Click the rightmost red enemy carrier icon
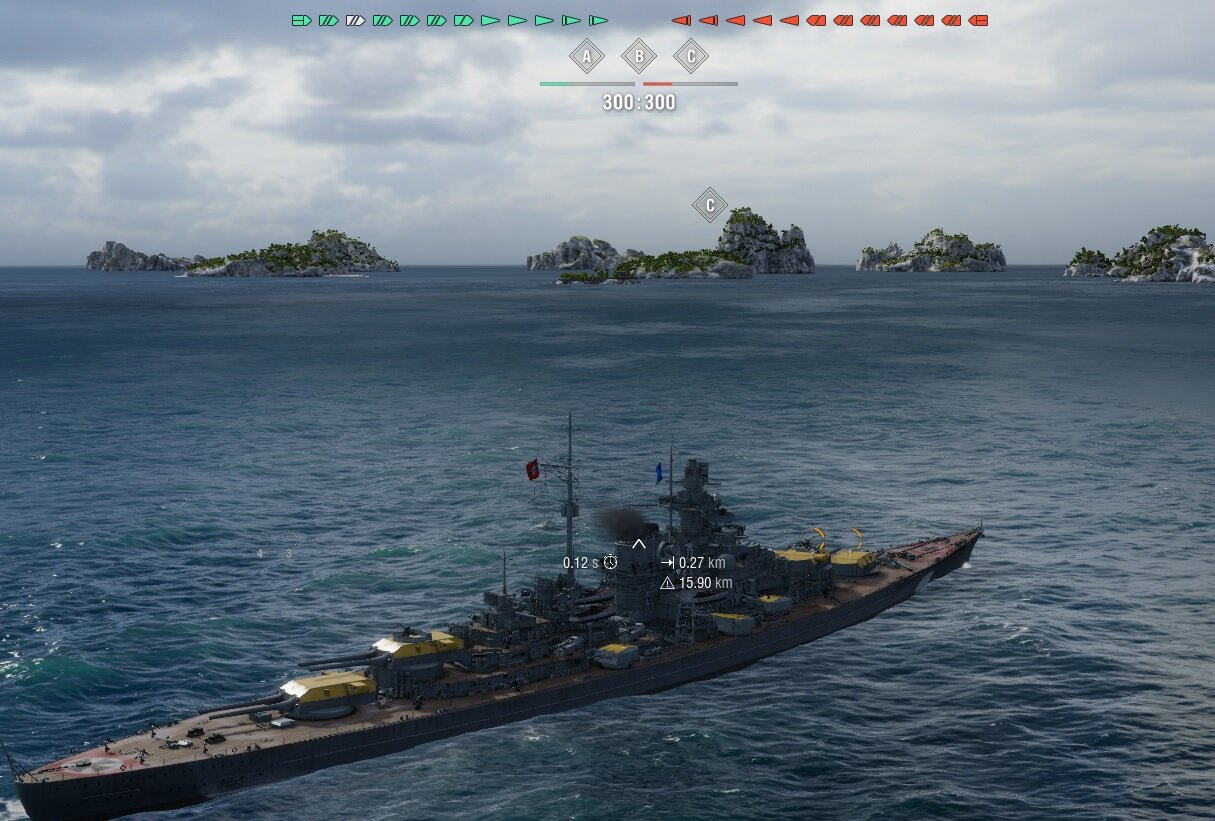This screenshot has height=821, width=1215. (978, 20)
